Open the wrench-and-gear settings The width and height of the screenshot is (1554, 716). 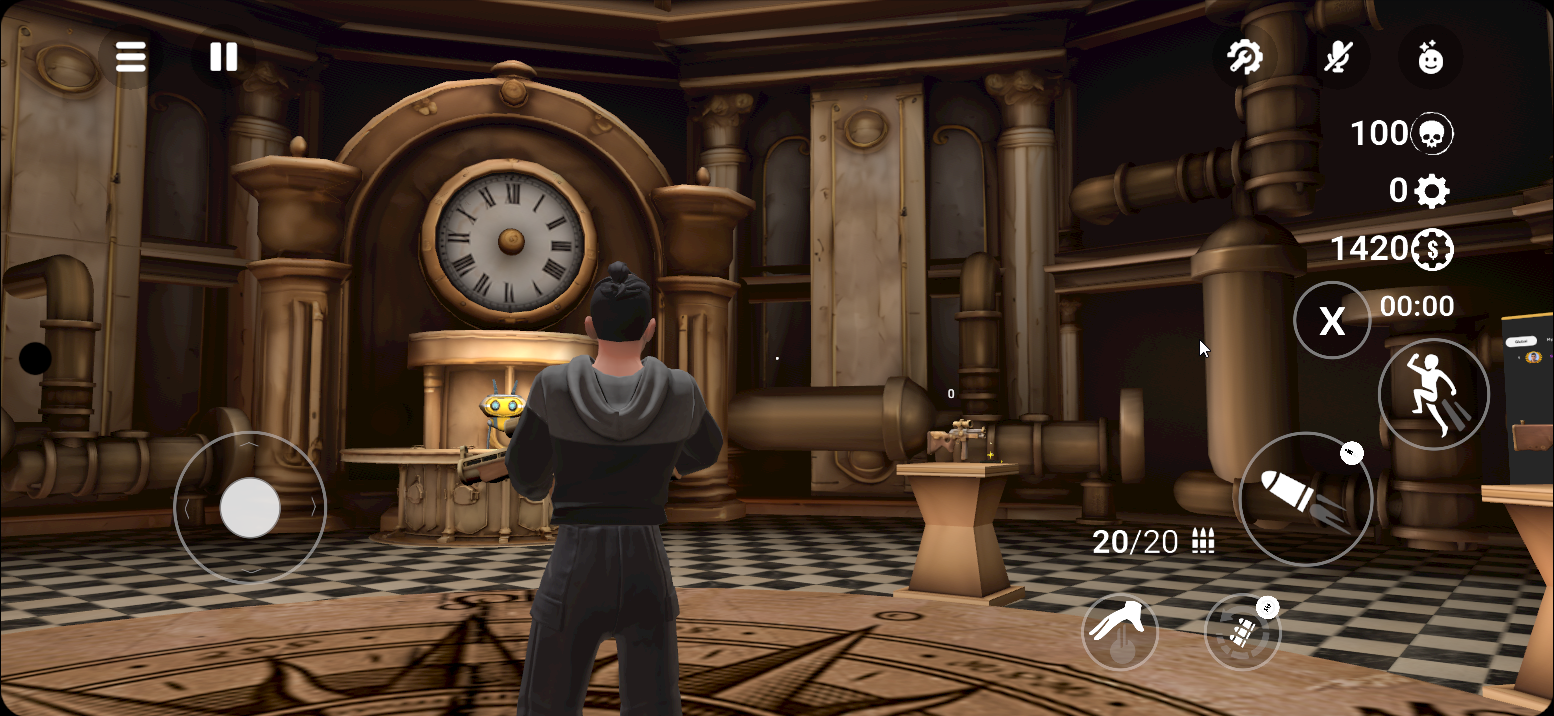1245,57
